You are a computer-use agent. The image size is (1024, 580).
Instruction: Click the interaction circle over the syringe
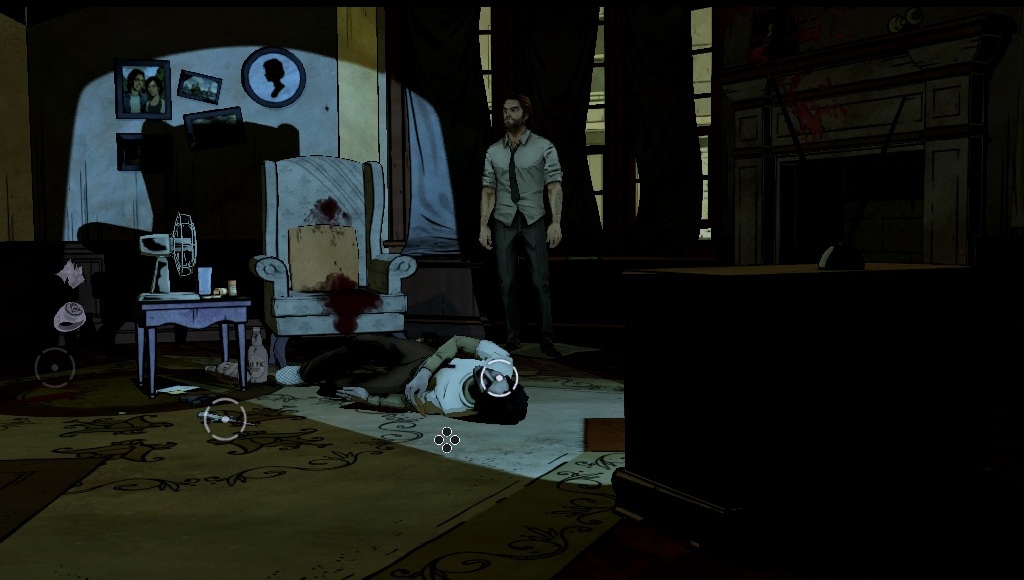coord(224,418)
